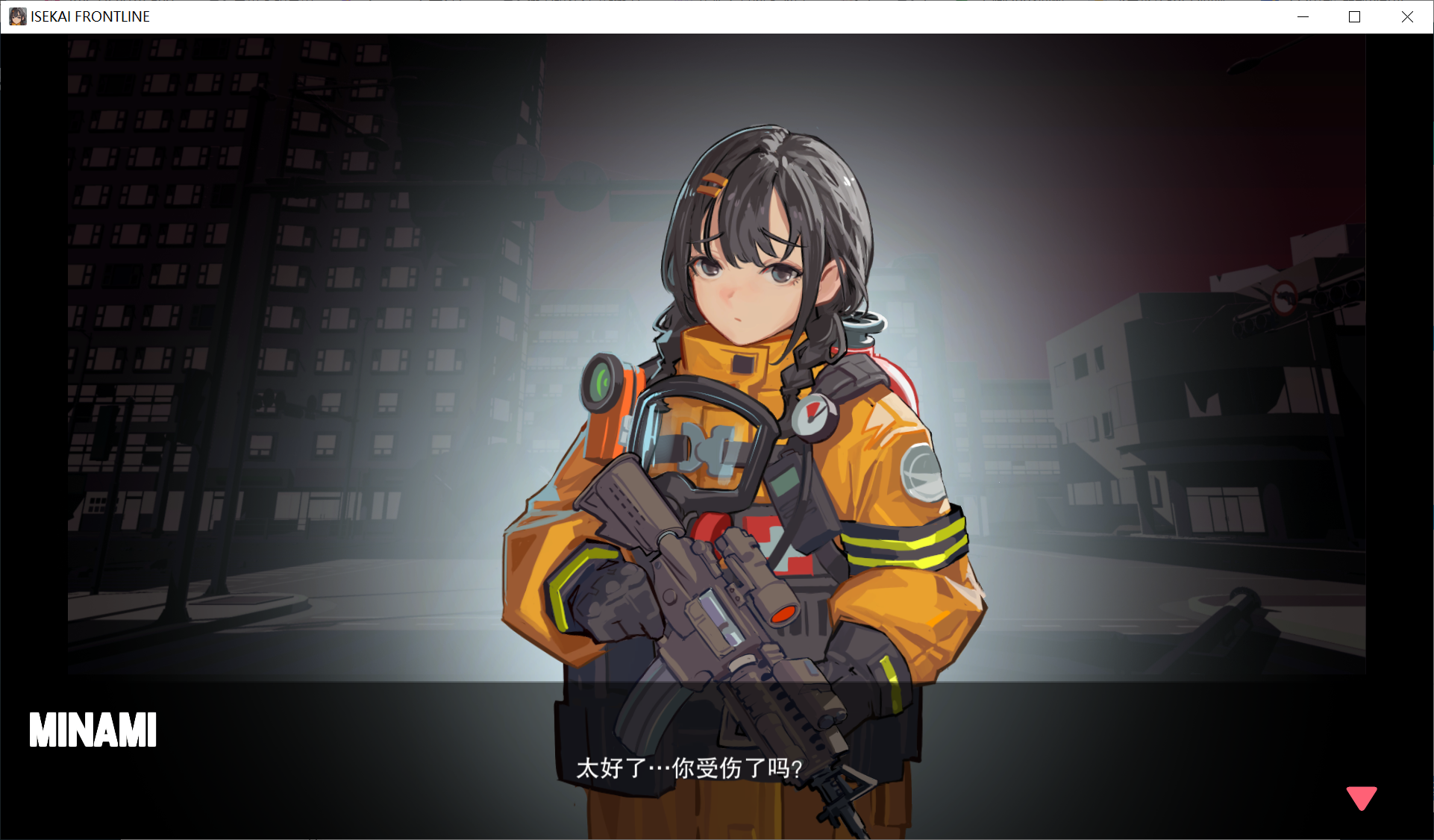
Task: Select the Minami character portrait icon in titlebar
Action: (16, 16)
